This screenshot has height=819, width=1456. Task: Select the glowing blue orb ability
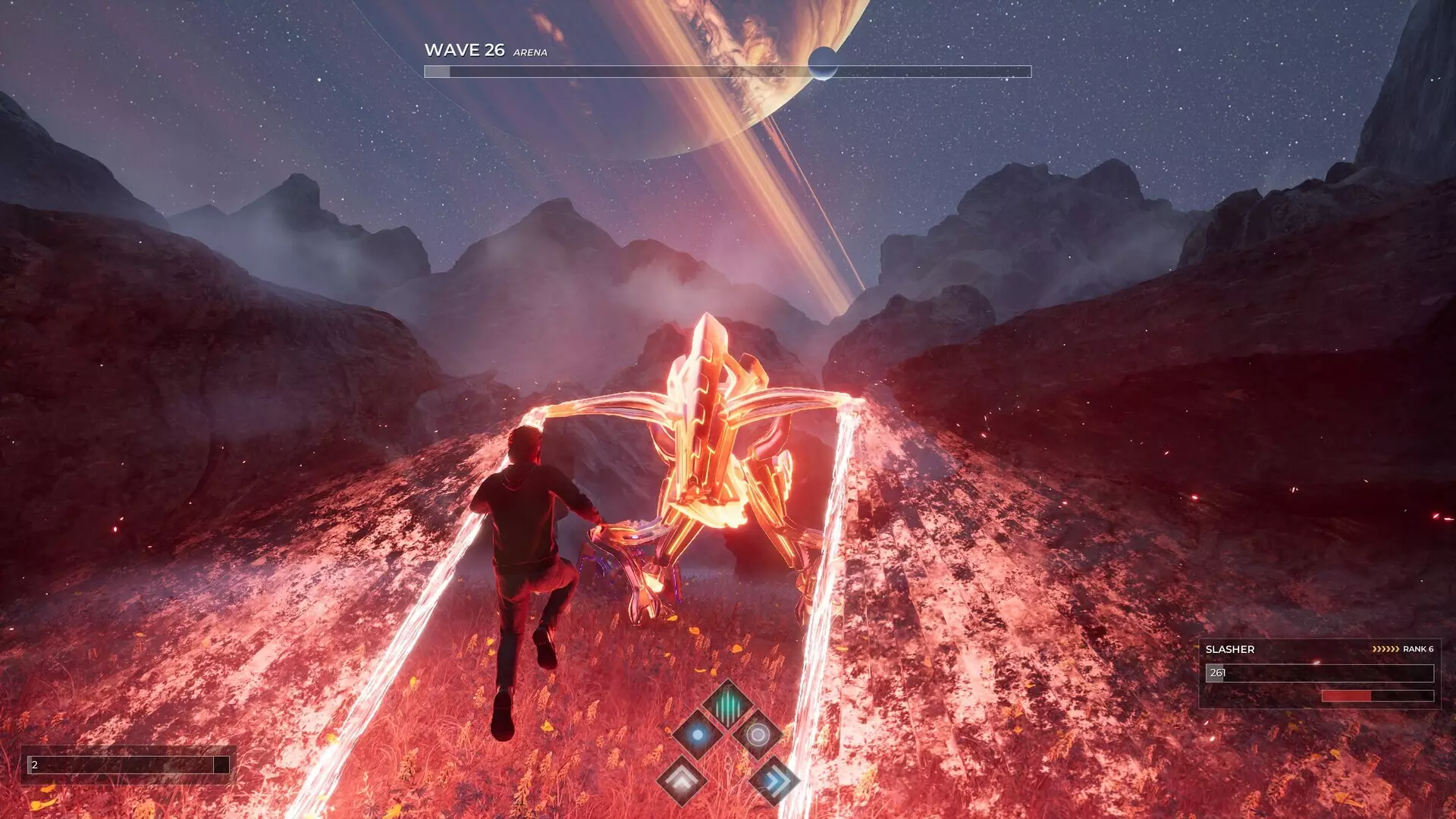click(698, 734)
